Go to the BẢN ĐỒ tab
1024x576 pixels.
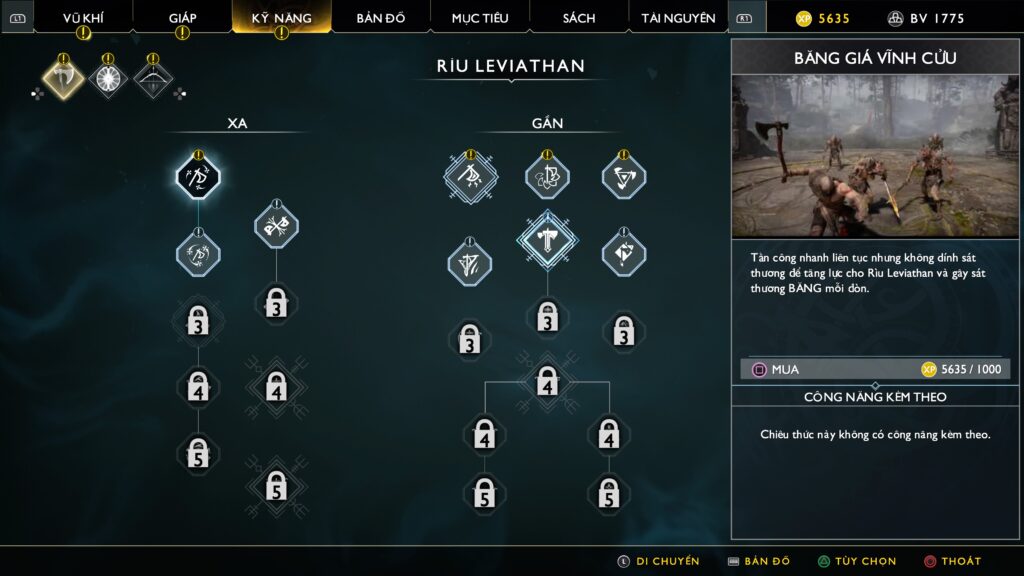click(380, 18)
